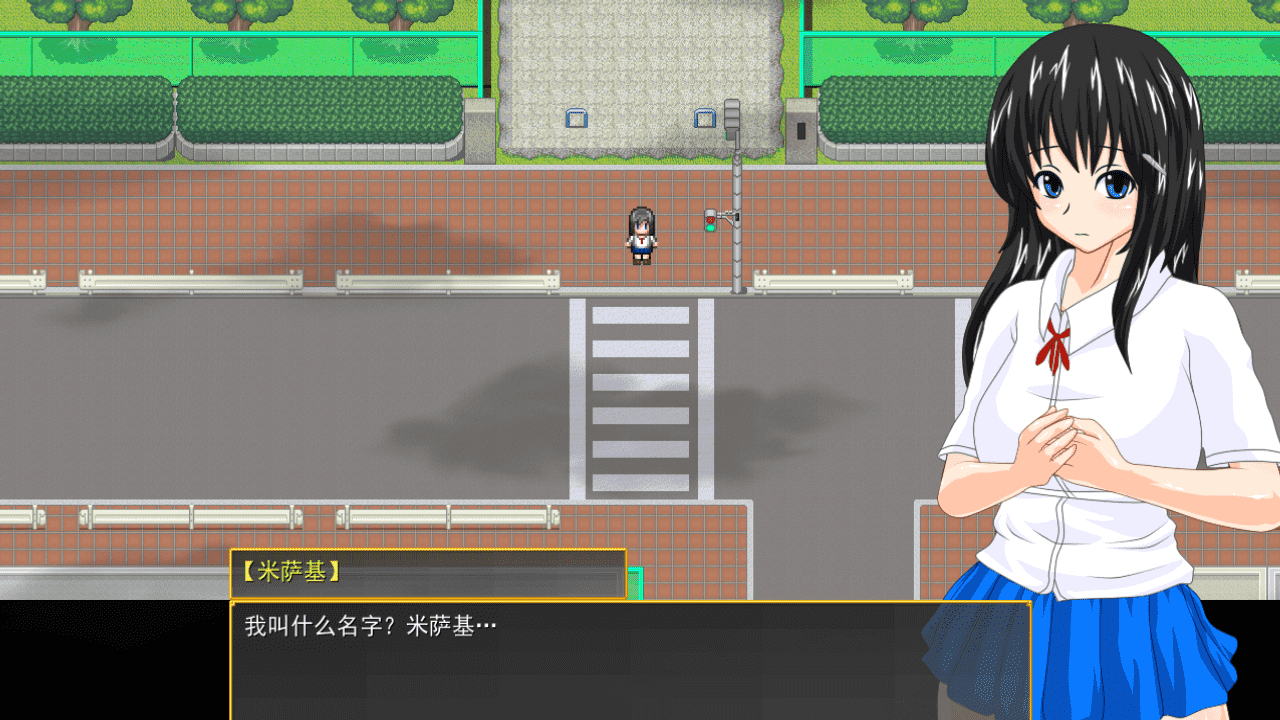This screenshot has height=720, width=1280.
Task: Click the teal vending machine near name box
Action: (x=636, y=585)
